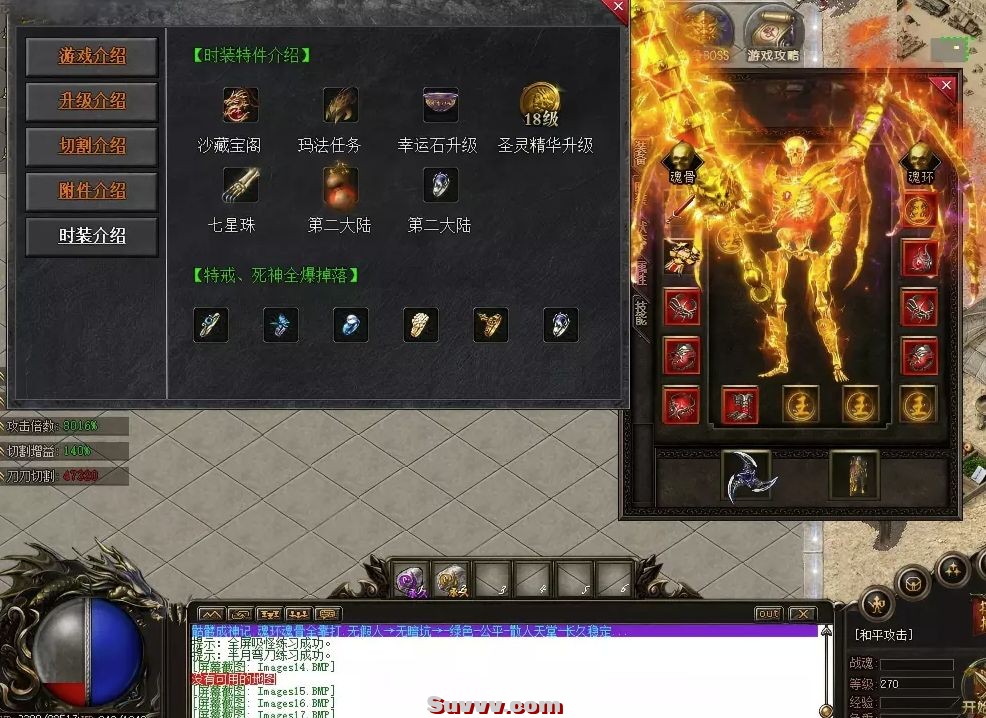Image resolution: width=986 pixels, height=718 pixels.
Task: Click the 沙藏宝阁 icon
Action: (240, 105)
